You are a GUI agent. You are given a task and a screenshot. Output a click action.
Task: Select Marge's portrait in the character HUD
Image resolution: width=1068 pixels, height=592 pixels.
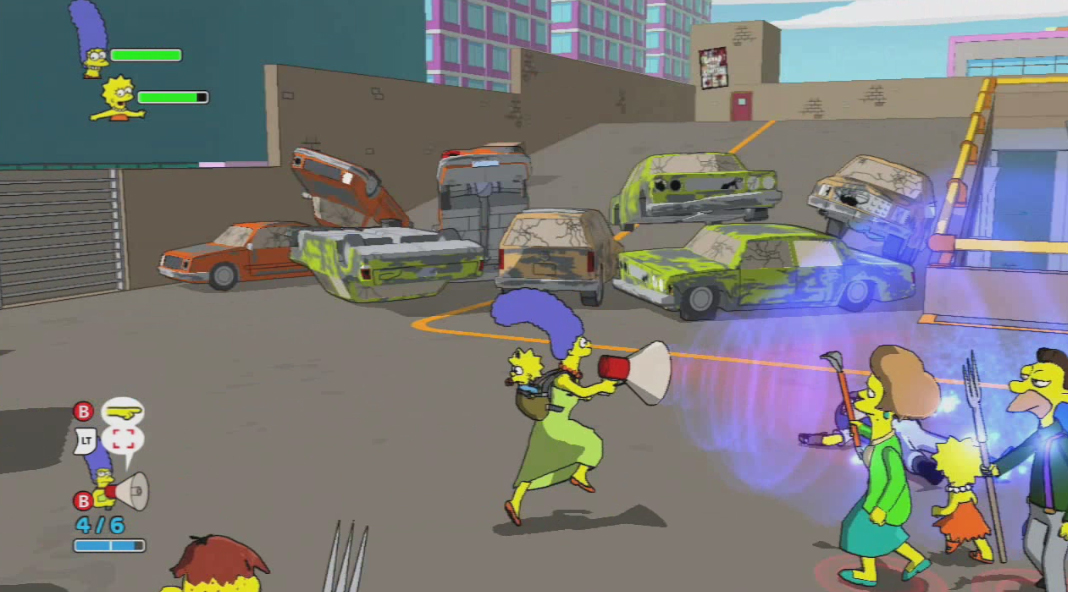pos(90,40)
